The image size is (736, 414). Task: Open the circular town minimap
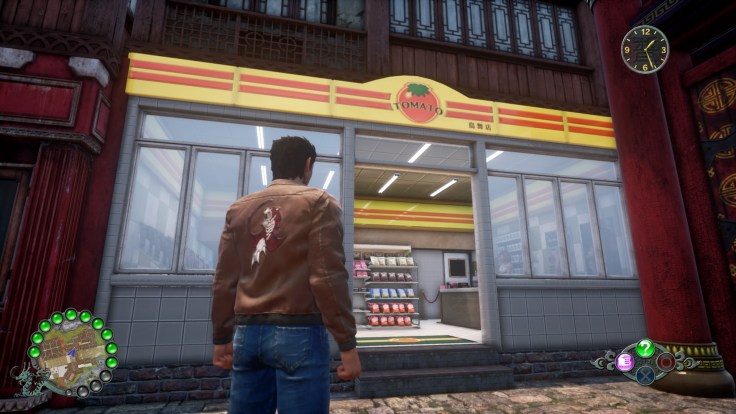pos(73,354)
